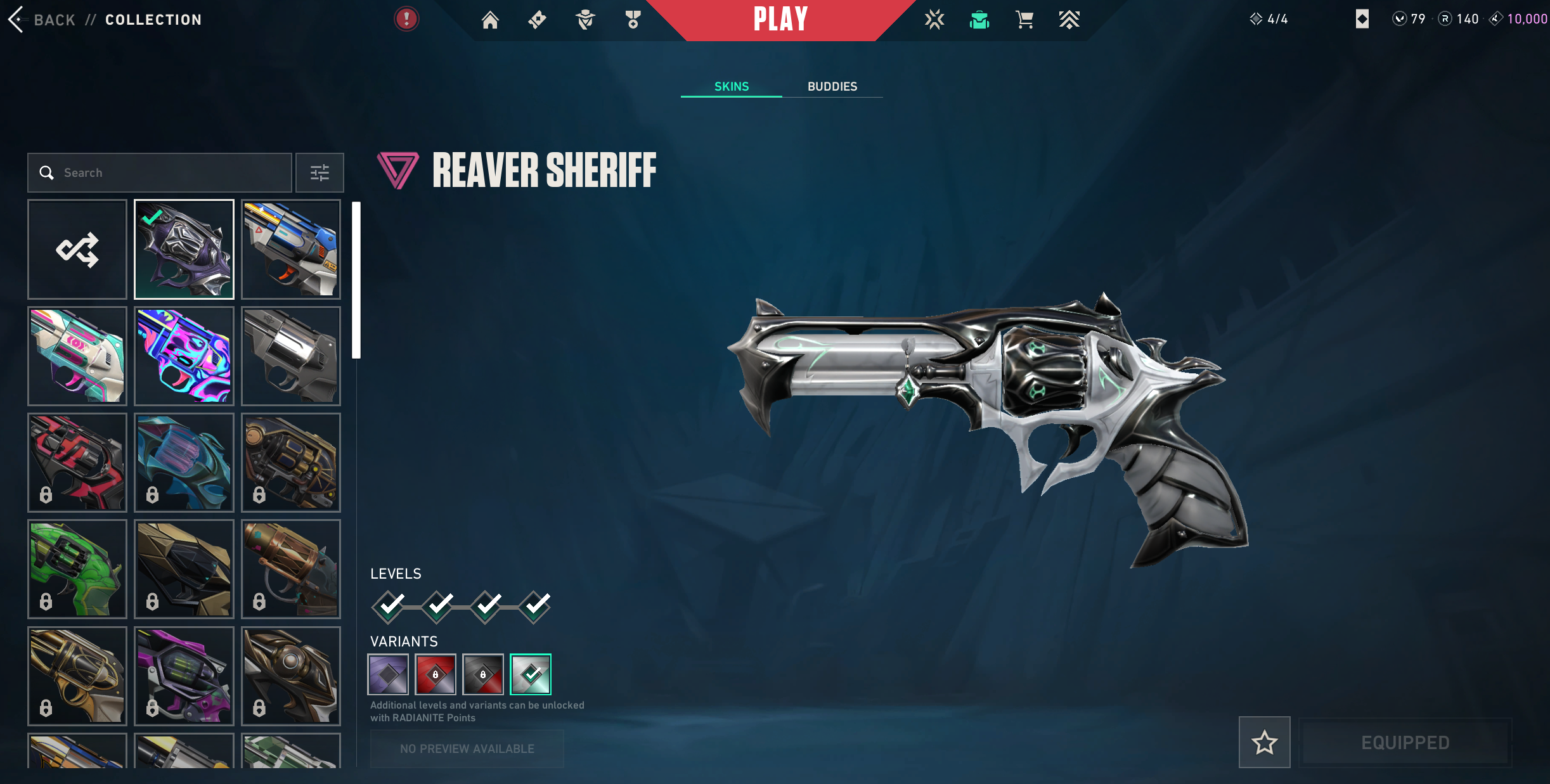Viewport: 1550px width, 784px height.
Task: Open the store shopping cart icon
Action: tap(1024, 20)
